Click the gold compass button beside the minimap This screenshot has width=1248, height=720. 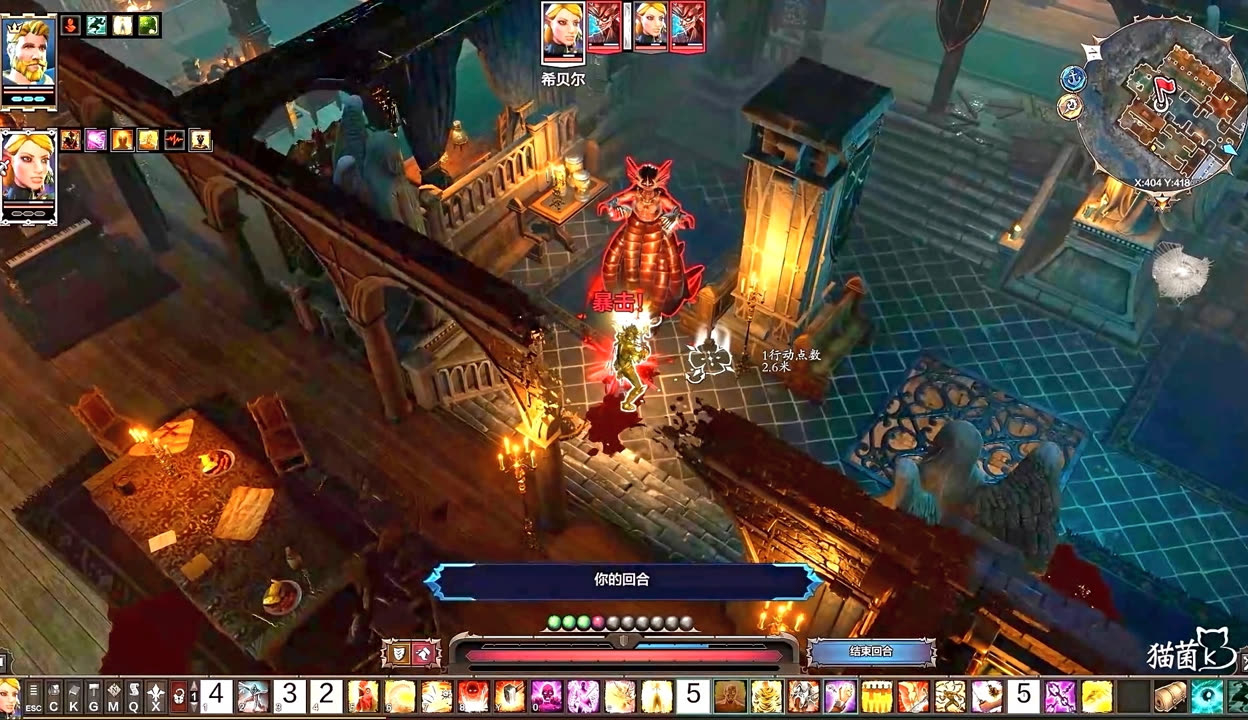click(1071, 106)
